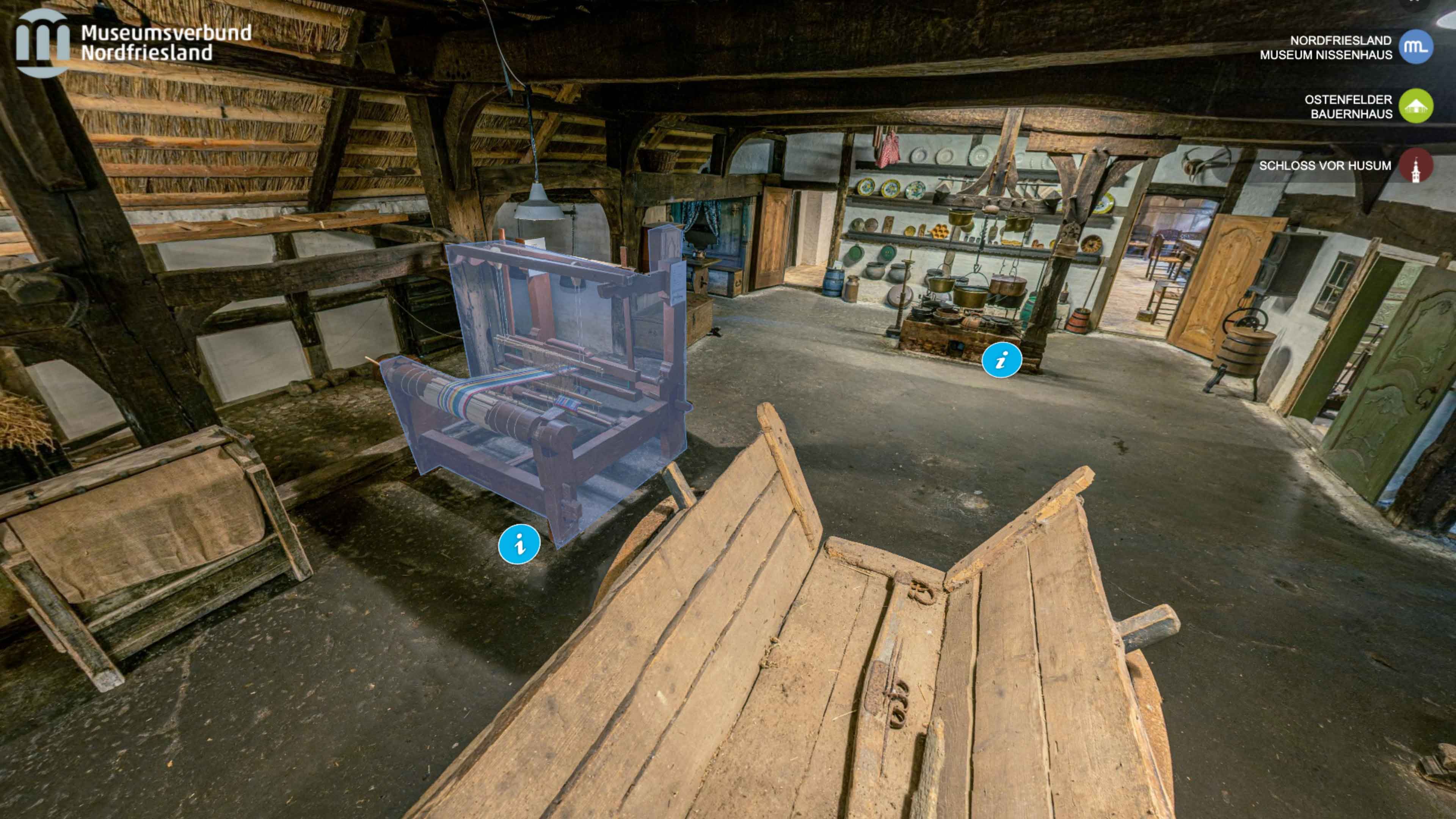Open the info hotspot below the loom

pyautogui.click(x=519, y=544)
